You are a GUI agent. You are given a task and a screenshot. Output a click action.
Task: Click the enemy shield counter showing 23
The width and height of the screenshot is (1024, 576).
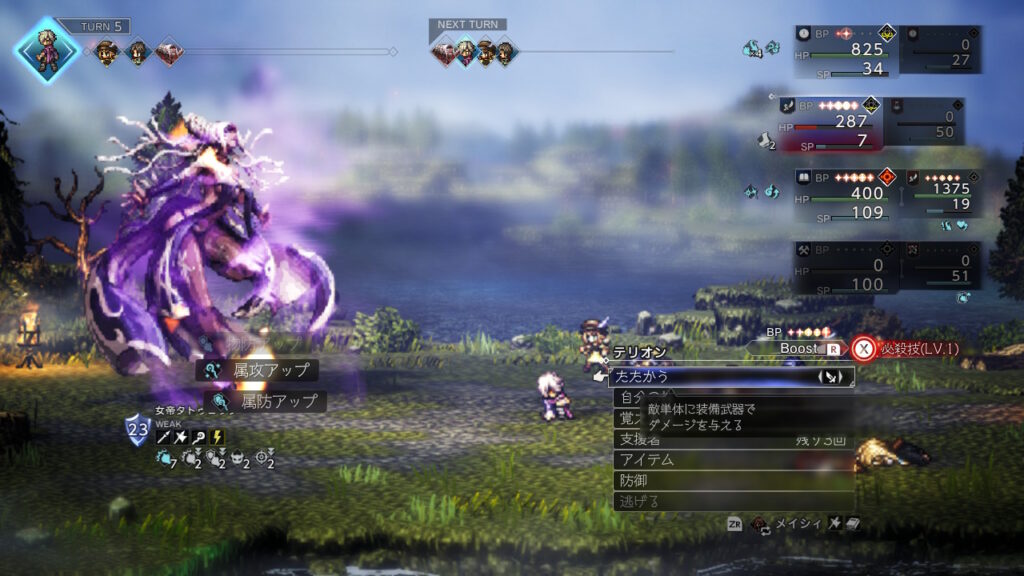[137, 431]
